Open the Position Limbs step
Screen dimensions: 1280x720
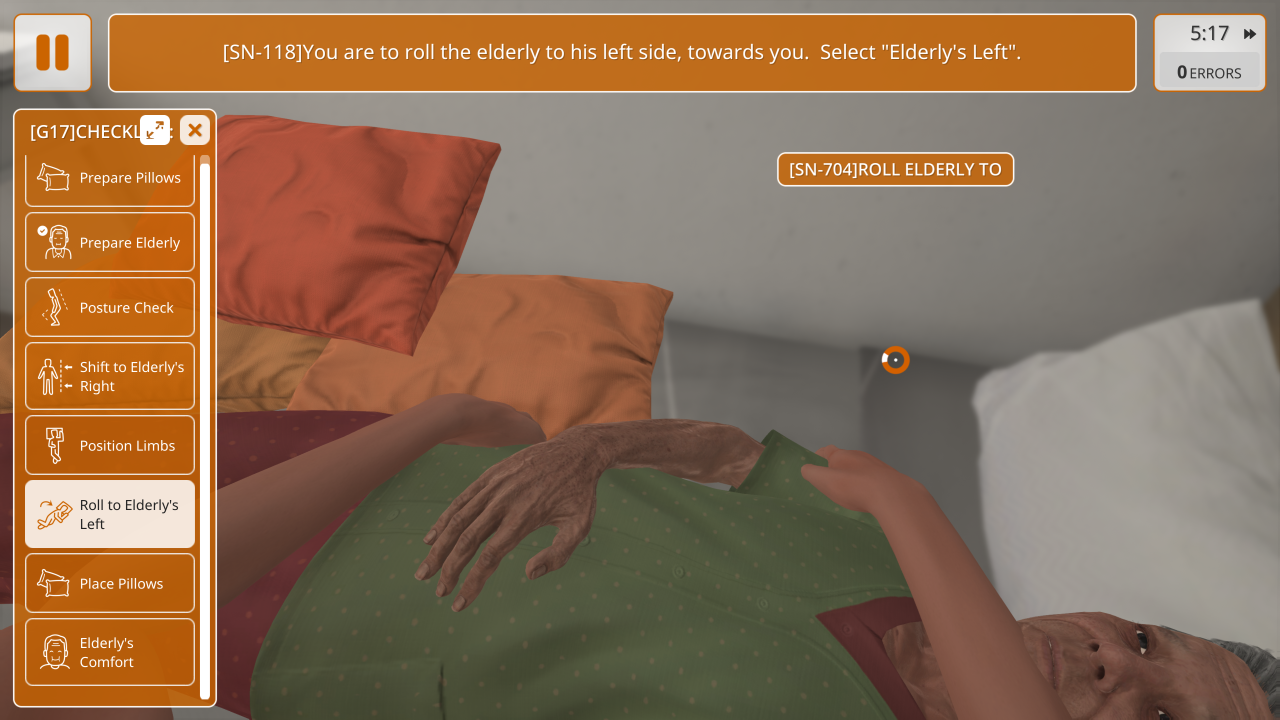[x=110, y=446]
